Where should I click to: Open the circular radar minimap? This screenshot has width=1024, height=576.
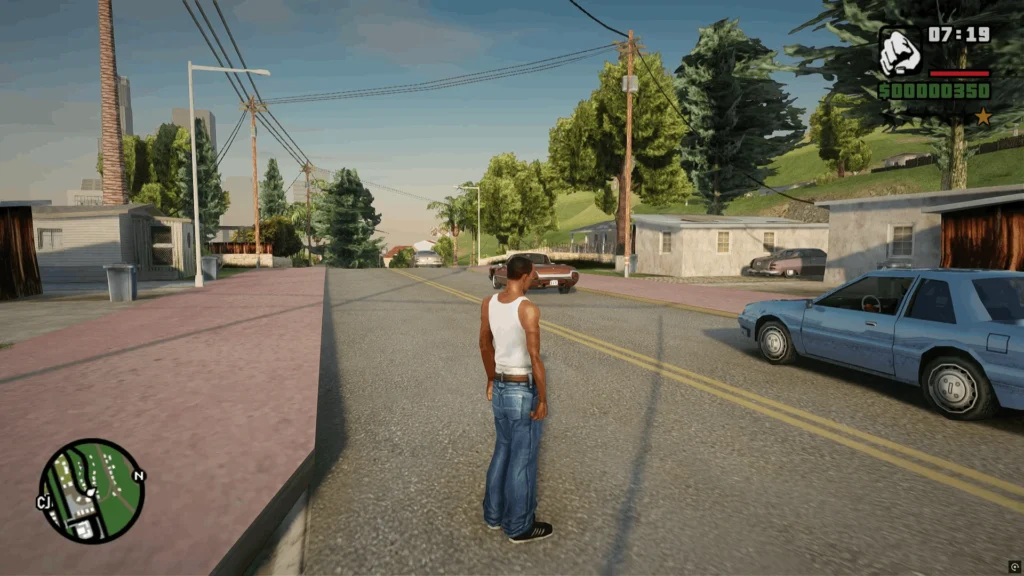point(91,491)
